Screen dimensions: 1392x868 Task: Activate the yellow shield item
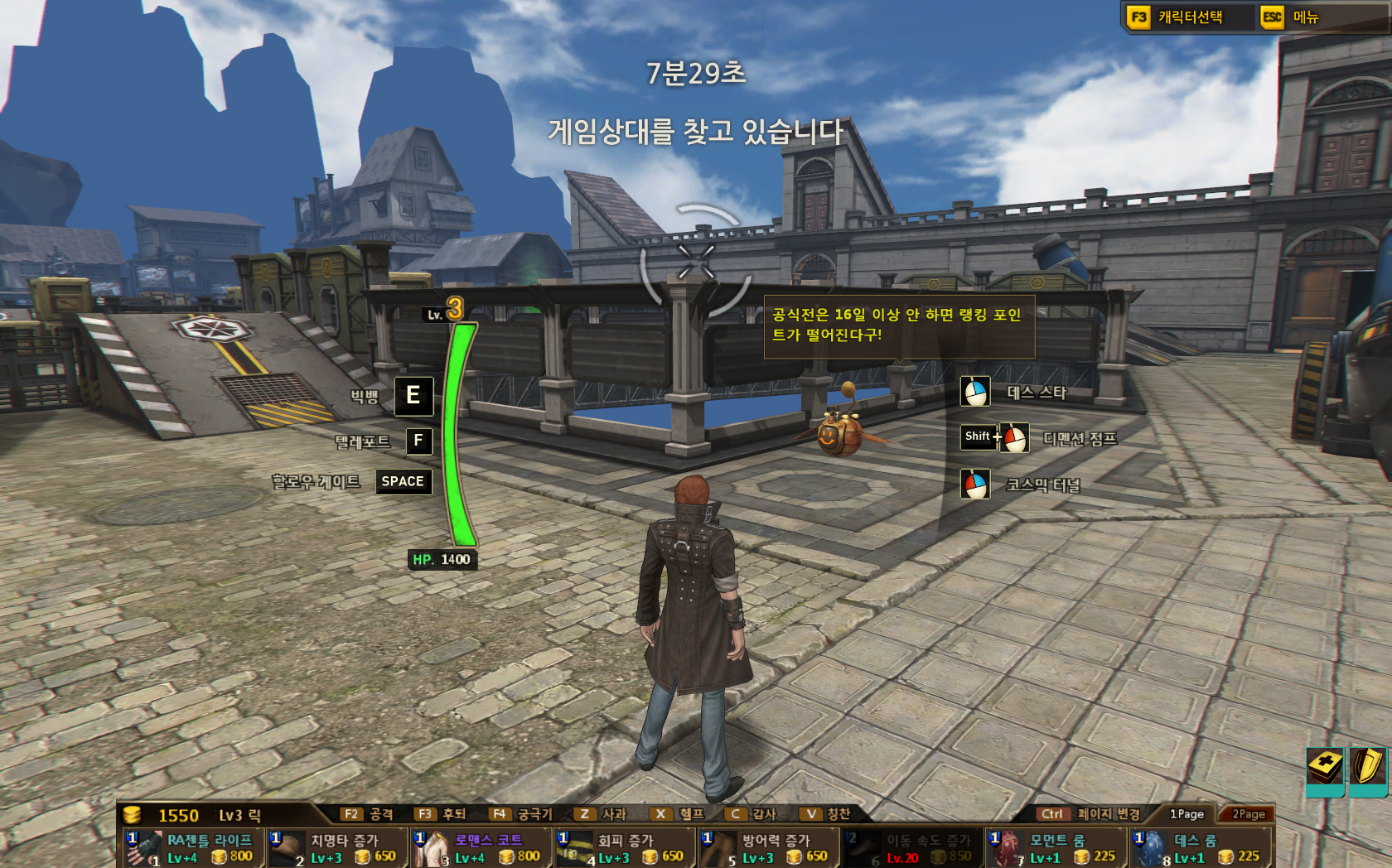(1368, 768)
